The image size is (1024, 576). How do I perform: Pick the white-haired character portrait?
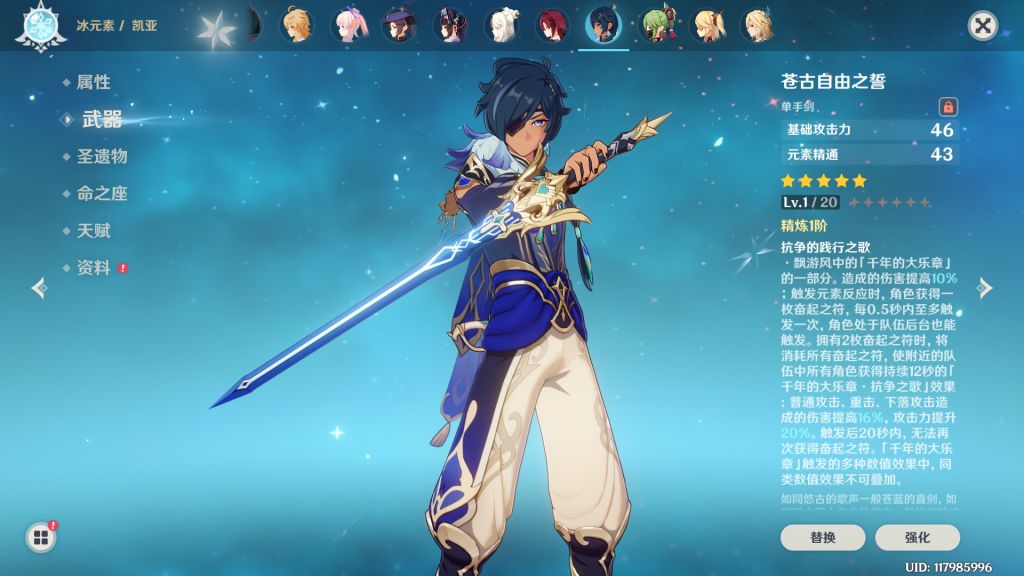501,26
